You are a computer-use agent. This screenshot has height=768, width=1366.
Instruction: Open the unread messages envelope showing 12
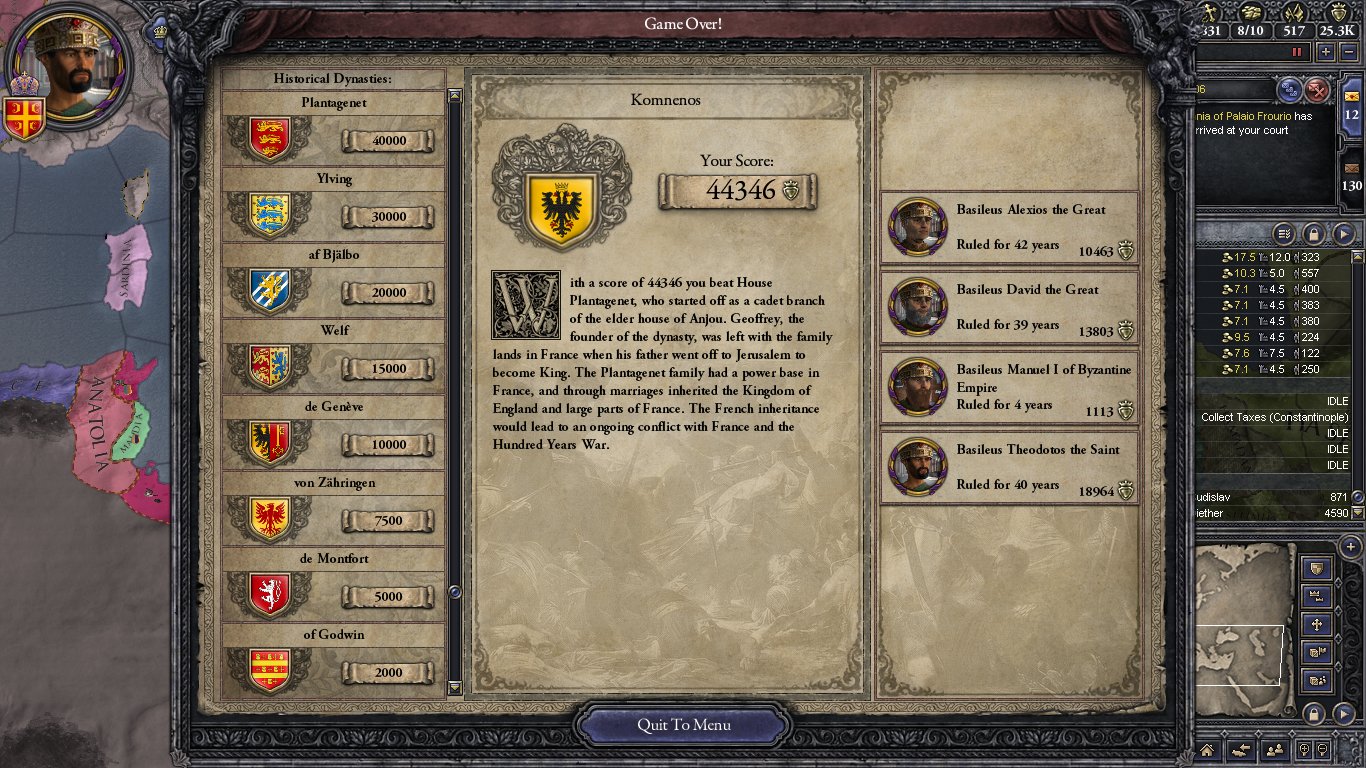click(x=1351, y=103)
